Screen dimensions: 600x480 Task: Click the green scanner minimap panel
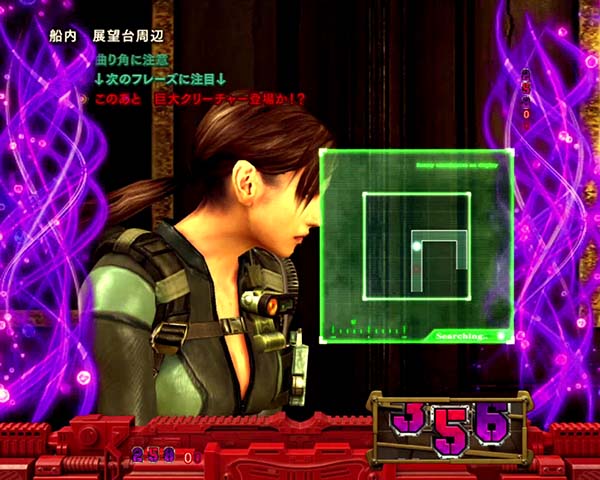[416, 246]
